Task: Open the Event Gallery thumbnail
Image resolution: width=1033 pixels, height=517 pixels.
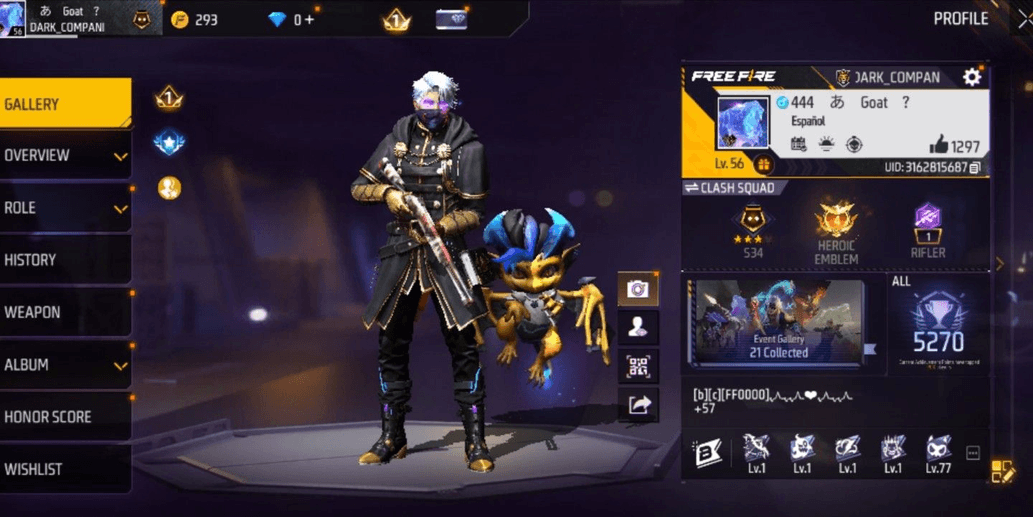Action: tap(779, 322)
